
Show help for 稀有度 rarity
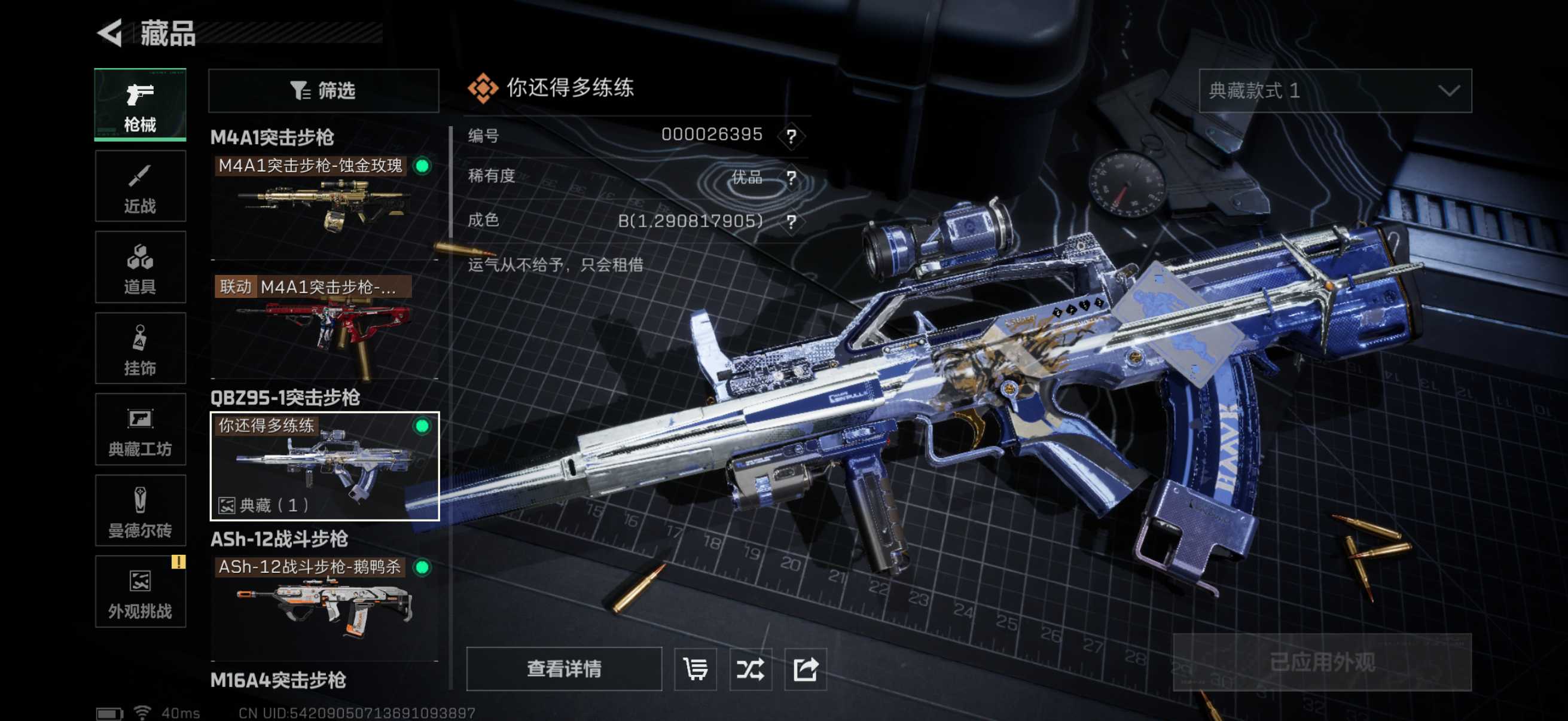pos(791,178)
